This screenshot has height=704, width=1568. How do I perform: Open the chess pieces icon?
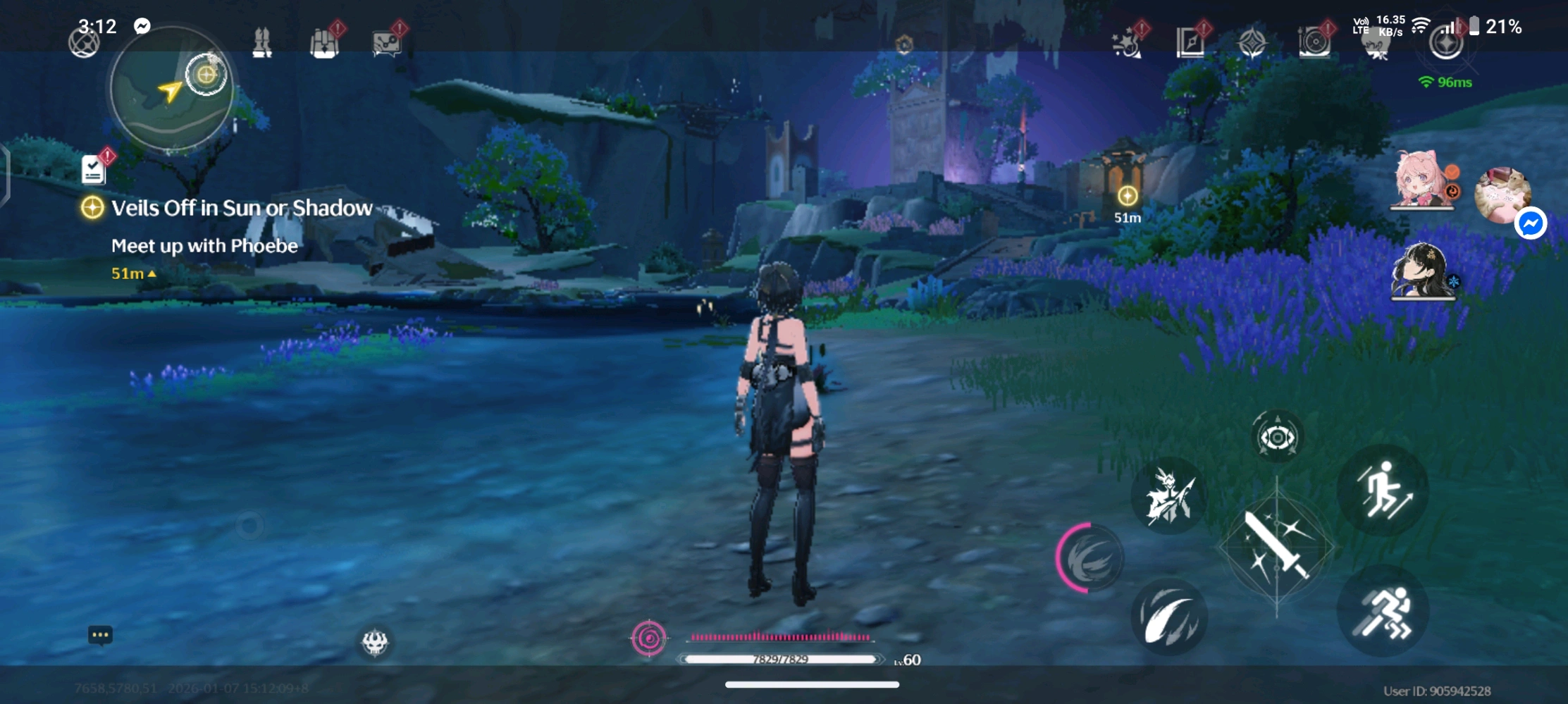pos(262,44)
